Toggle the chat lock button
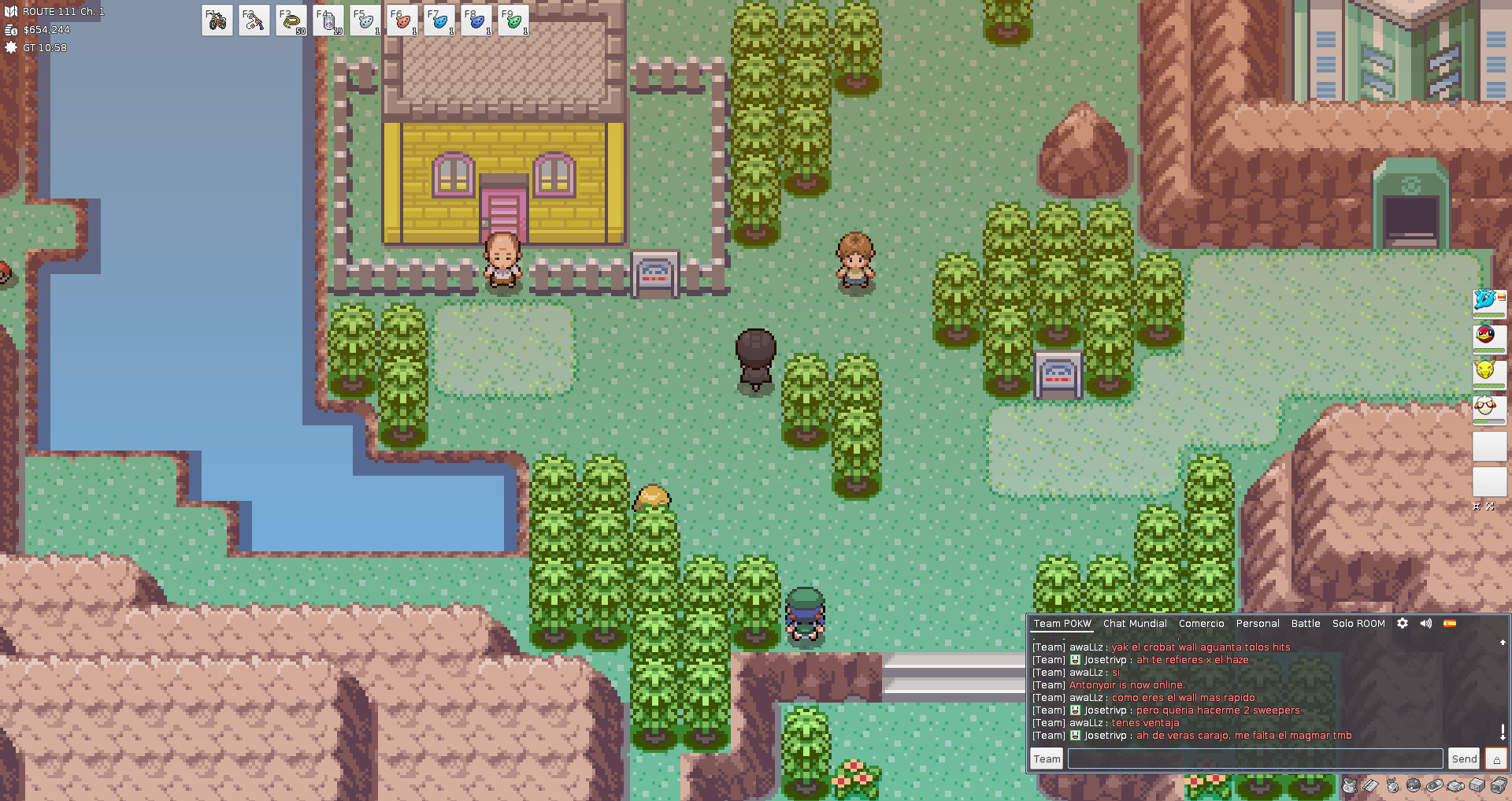 tap(1496, 759)
